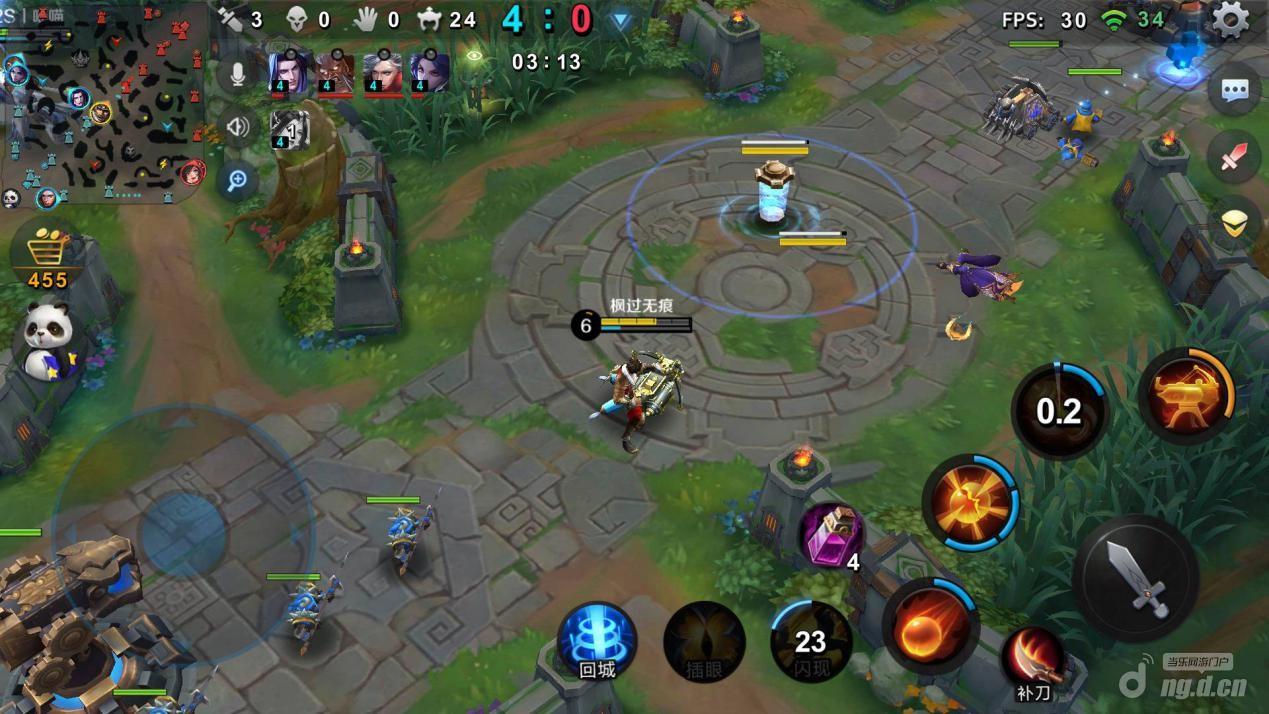Activate the skill showing 0.2 cooldown
The width and height of the screenshot is (1269, 714).
coord(1059,411)
